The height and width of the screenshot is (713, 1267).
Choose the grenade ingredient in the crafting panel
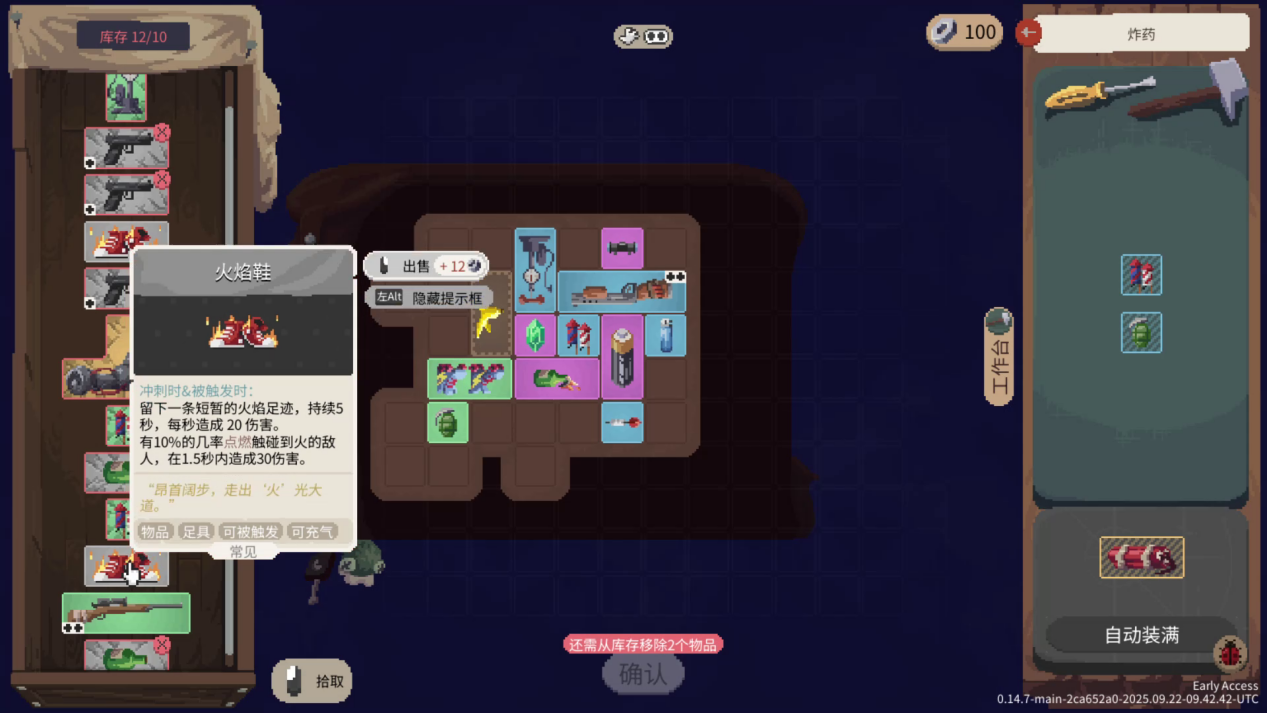click(x=1141, y=333)
